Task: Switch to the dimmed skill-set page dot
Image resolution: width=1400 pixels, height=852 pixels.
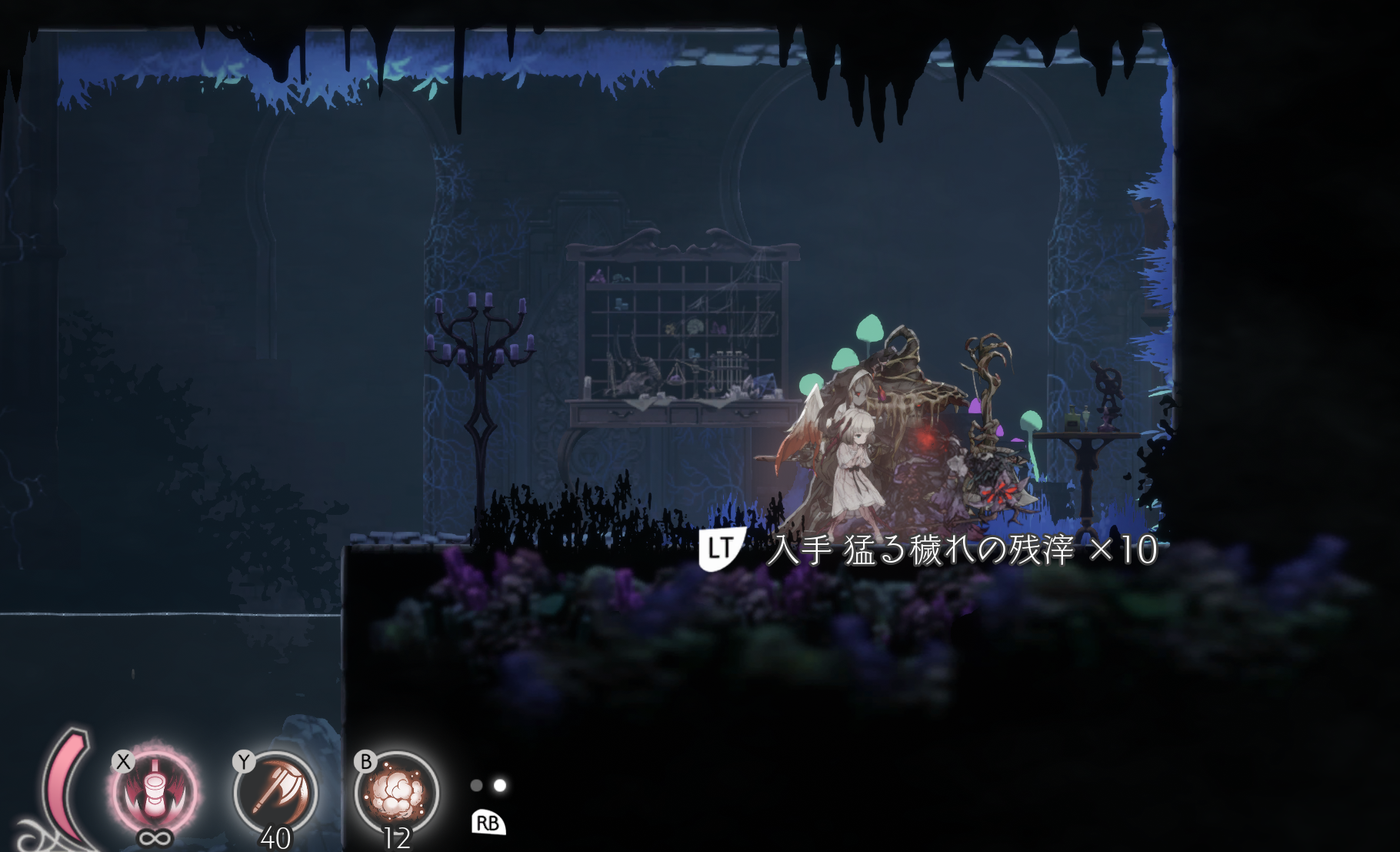Action: point(476,785)
